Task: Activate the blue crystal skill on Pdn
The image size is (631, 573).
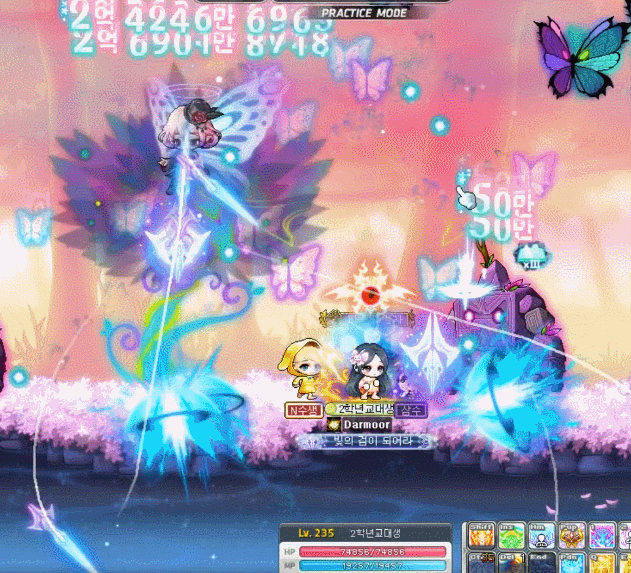Action: pos(571,563)
